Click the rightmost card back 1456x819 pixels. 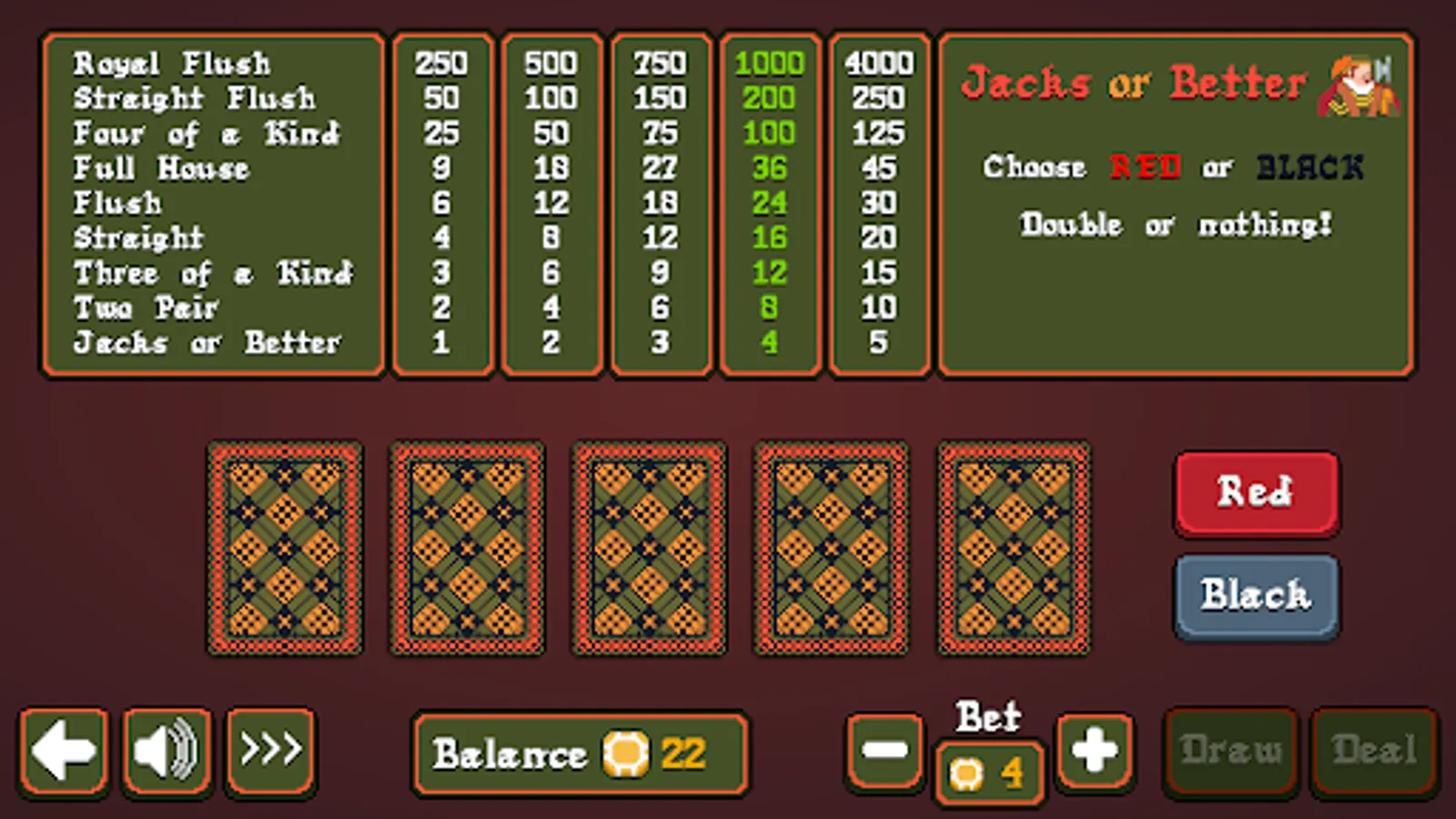[1014, 547]
